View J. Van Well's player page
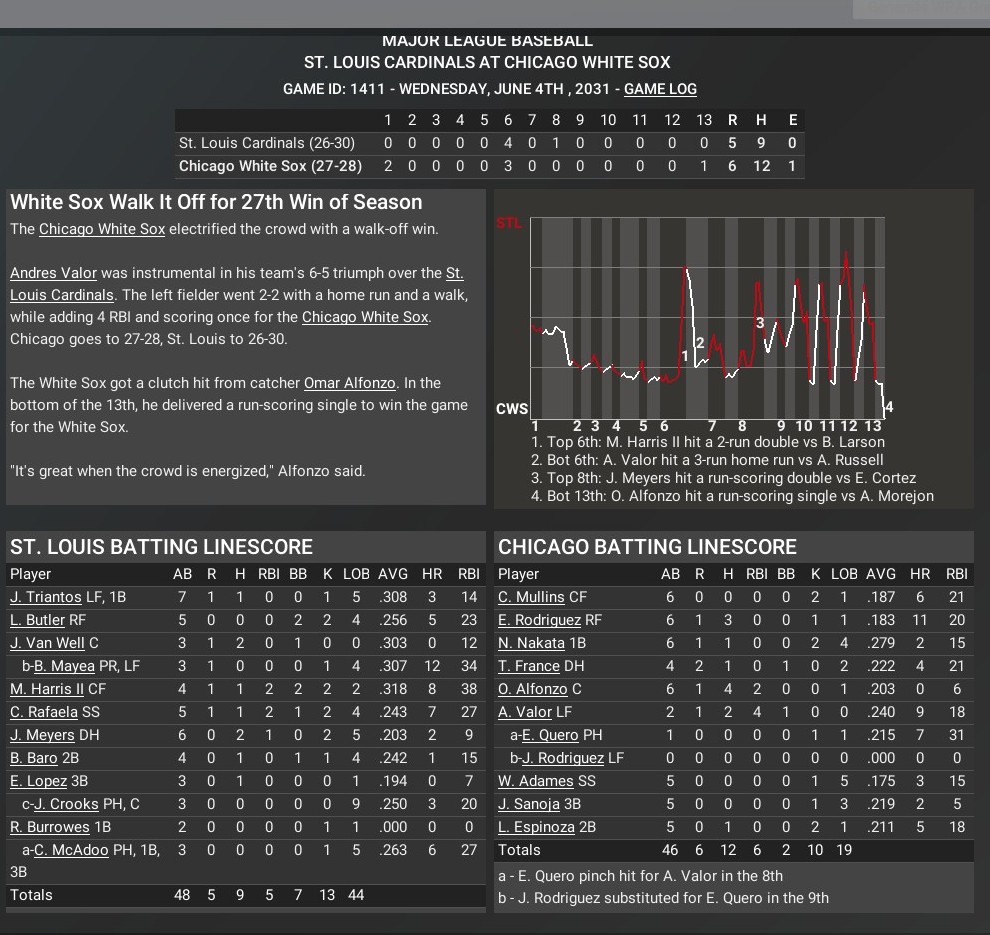Image resolution: width=990 pixels, height=935 pixels. click(47, 643)
